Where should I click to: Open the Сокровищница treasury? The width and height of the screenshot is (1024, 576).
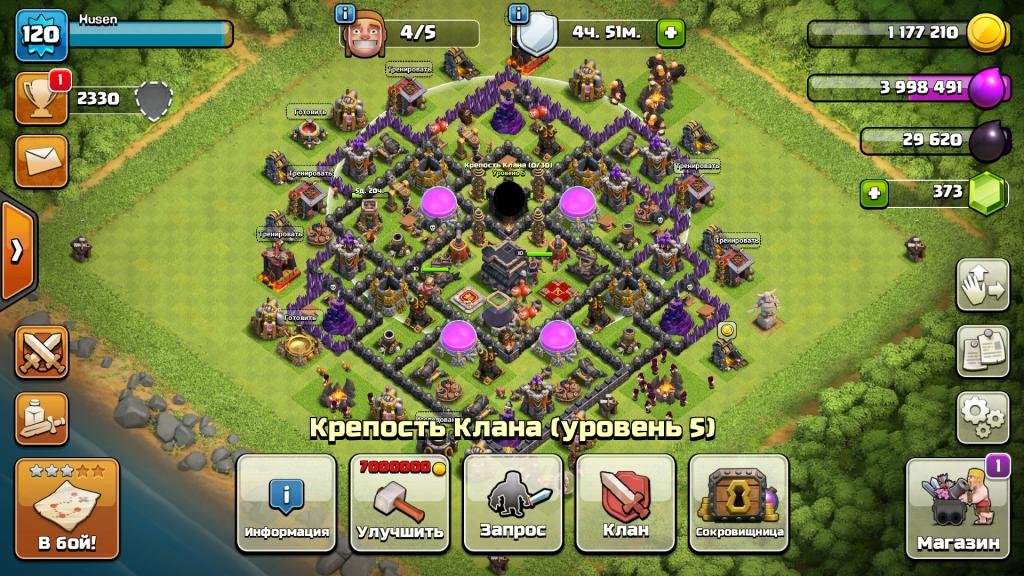(x=739, y=502)
